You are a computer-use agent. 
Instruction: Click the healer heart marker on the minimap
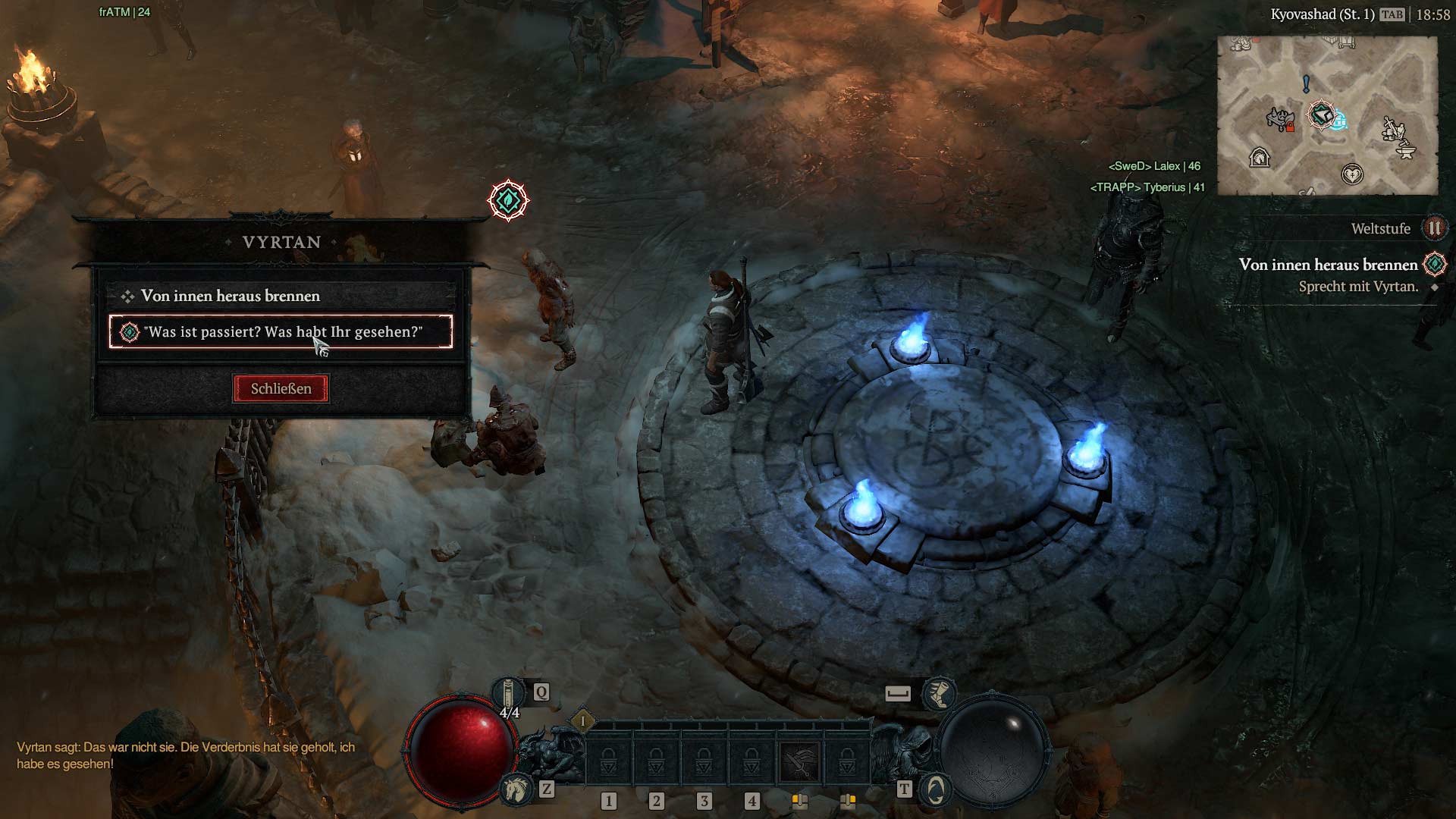[1352, 174]
